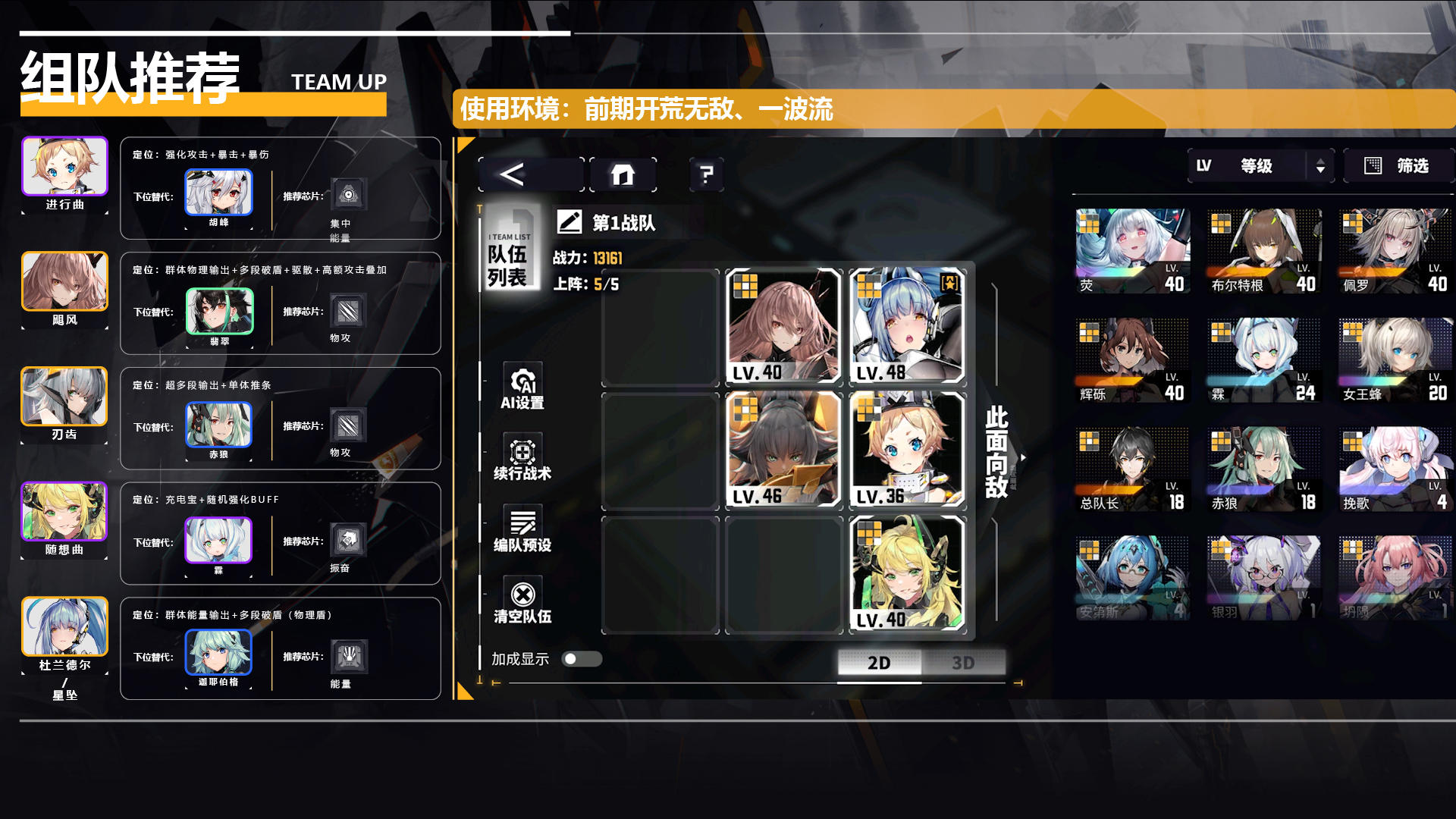
Task: Select character 荧 from roster
Action: pyautogui.click(x=1132, y=252)
